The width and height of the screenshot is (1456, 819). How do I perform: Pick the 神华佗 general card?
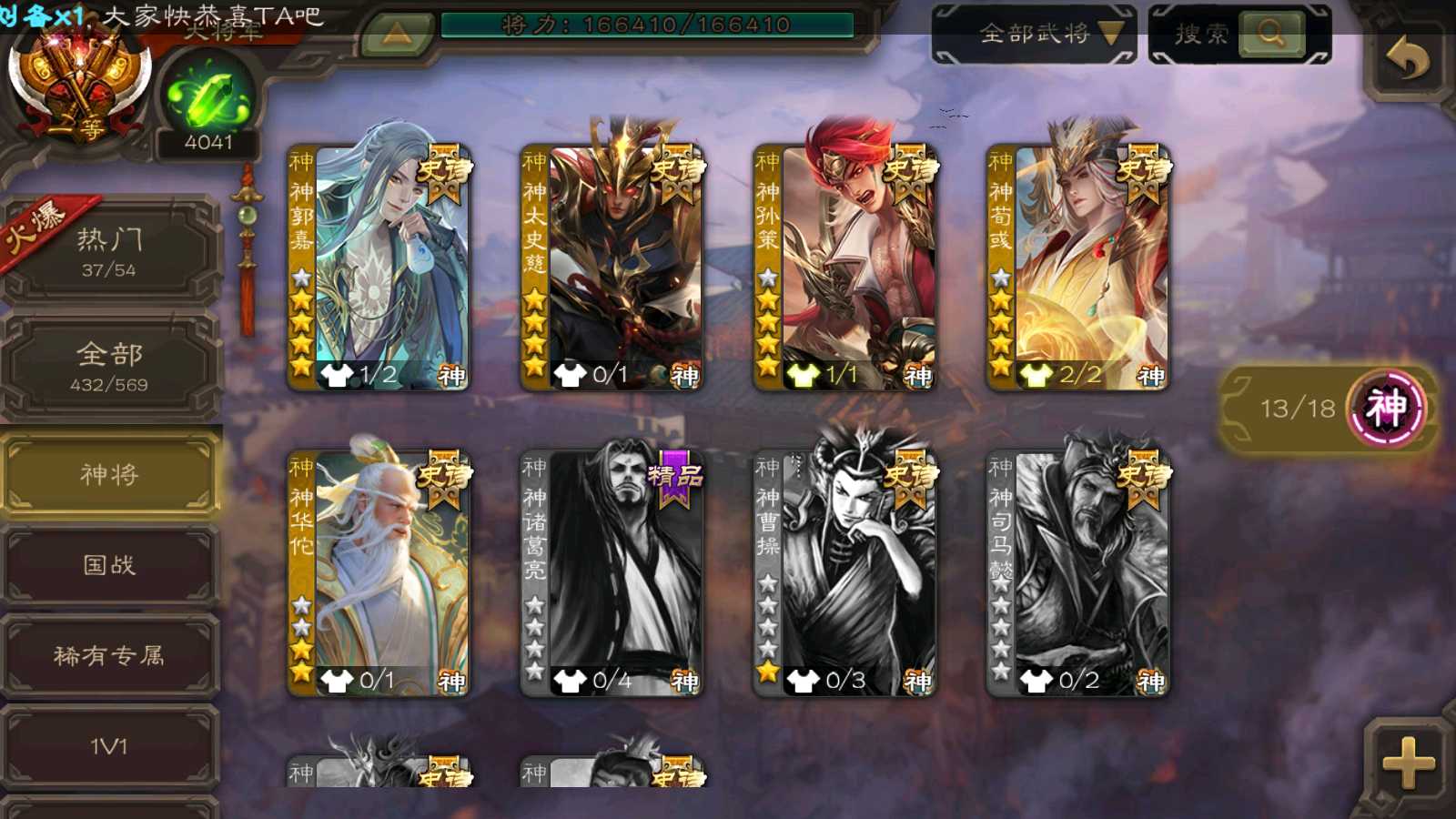pos(379,574)
